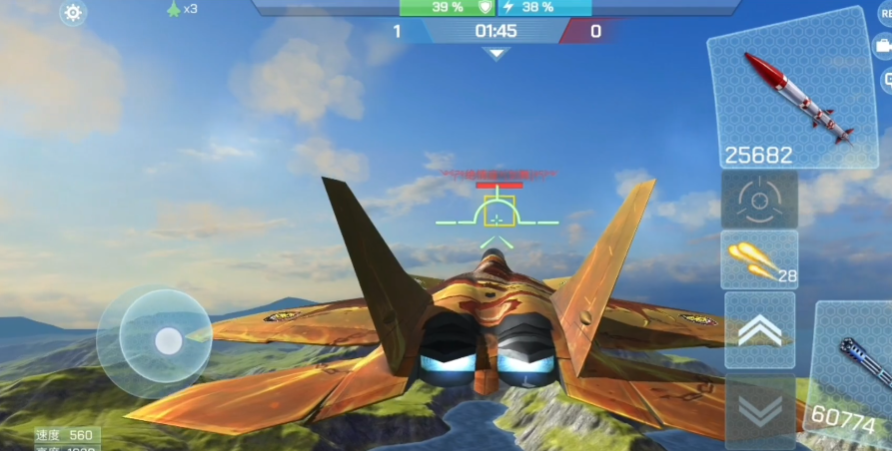Activate the target lock-on button
The image size is (892, 451).
(759, 199)
